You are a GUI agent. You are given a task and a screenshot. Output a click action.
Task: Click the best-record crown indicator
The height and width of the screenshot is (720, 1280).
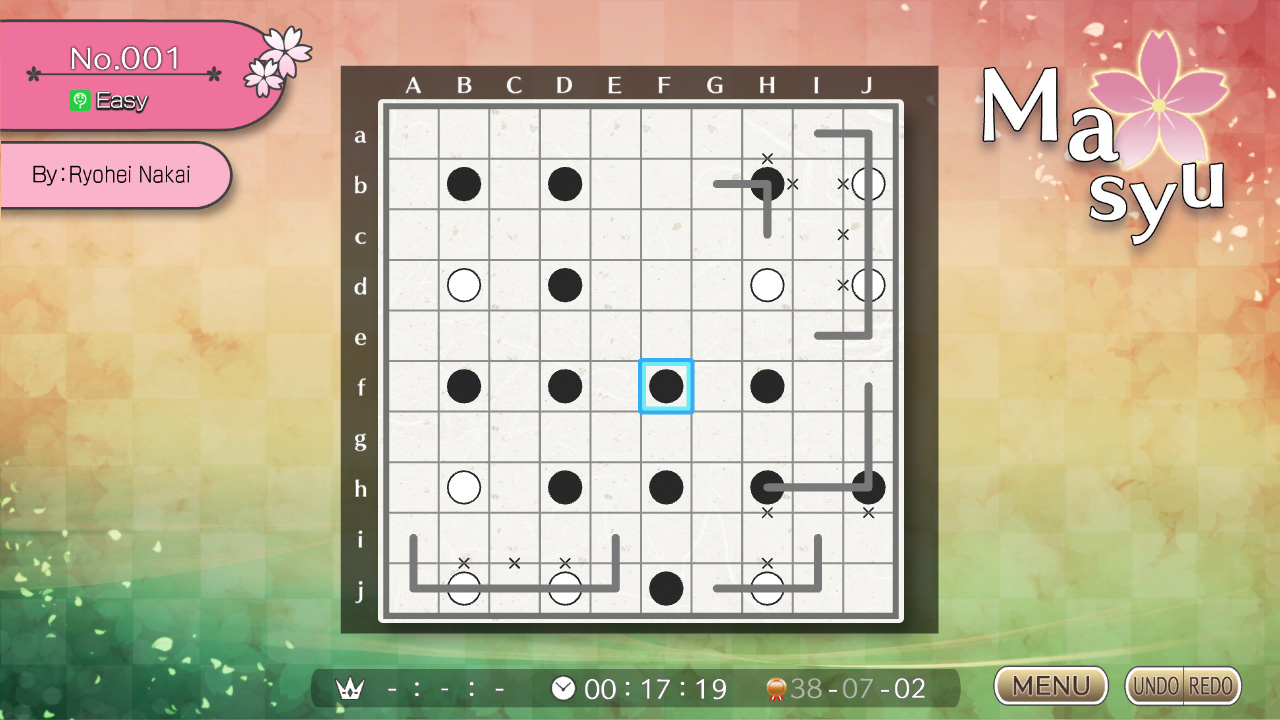click(x=349, y=689)
